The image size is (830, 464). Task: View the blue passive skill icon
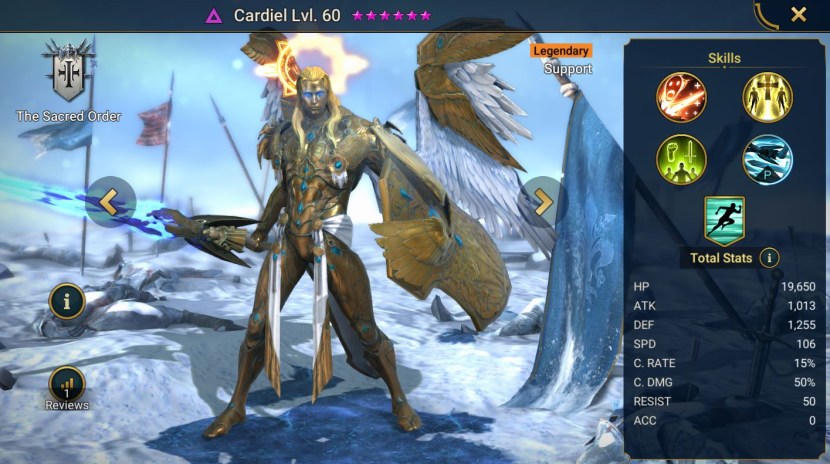point(767,160)
